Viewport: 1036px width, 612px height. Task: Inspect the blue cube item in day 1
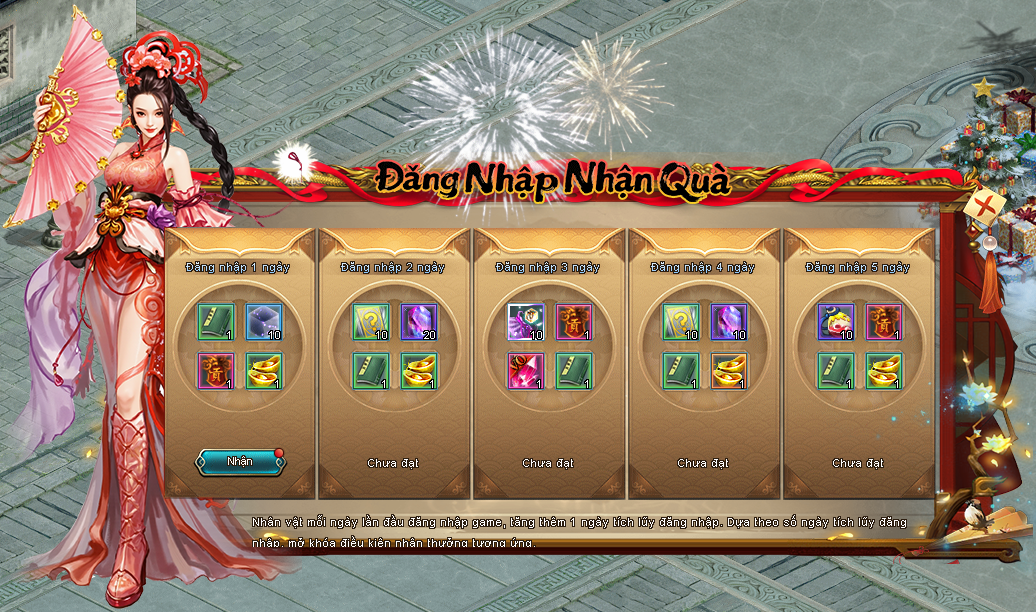point(265,322)
